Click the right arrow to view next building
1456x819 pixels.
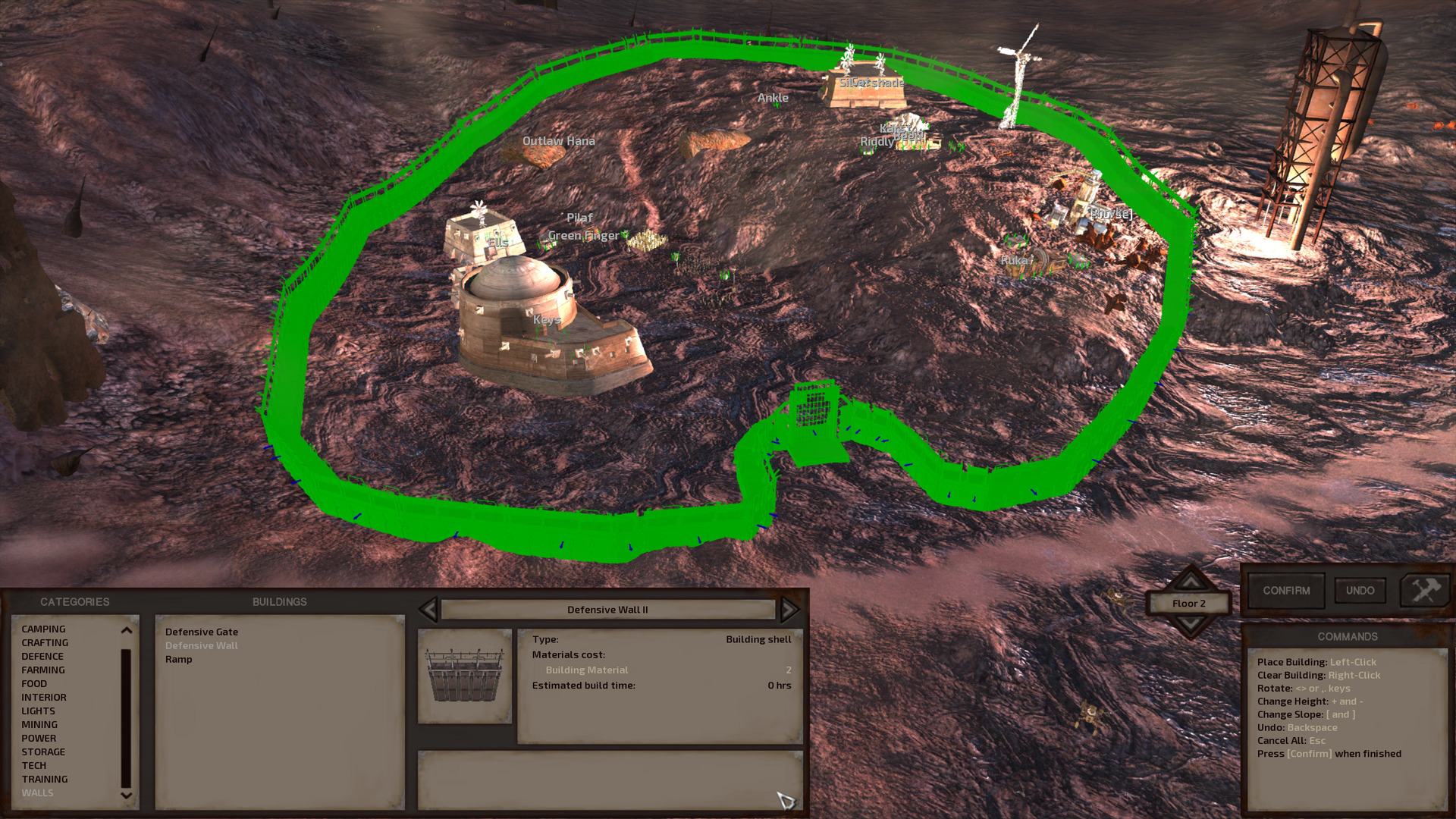pos(789,609)
